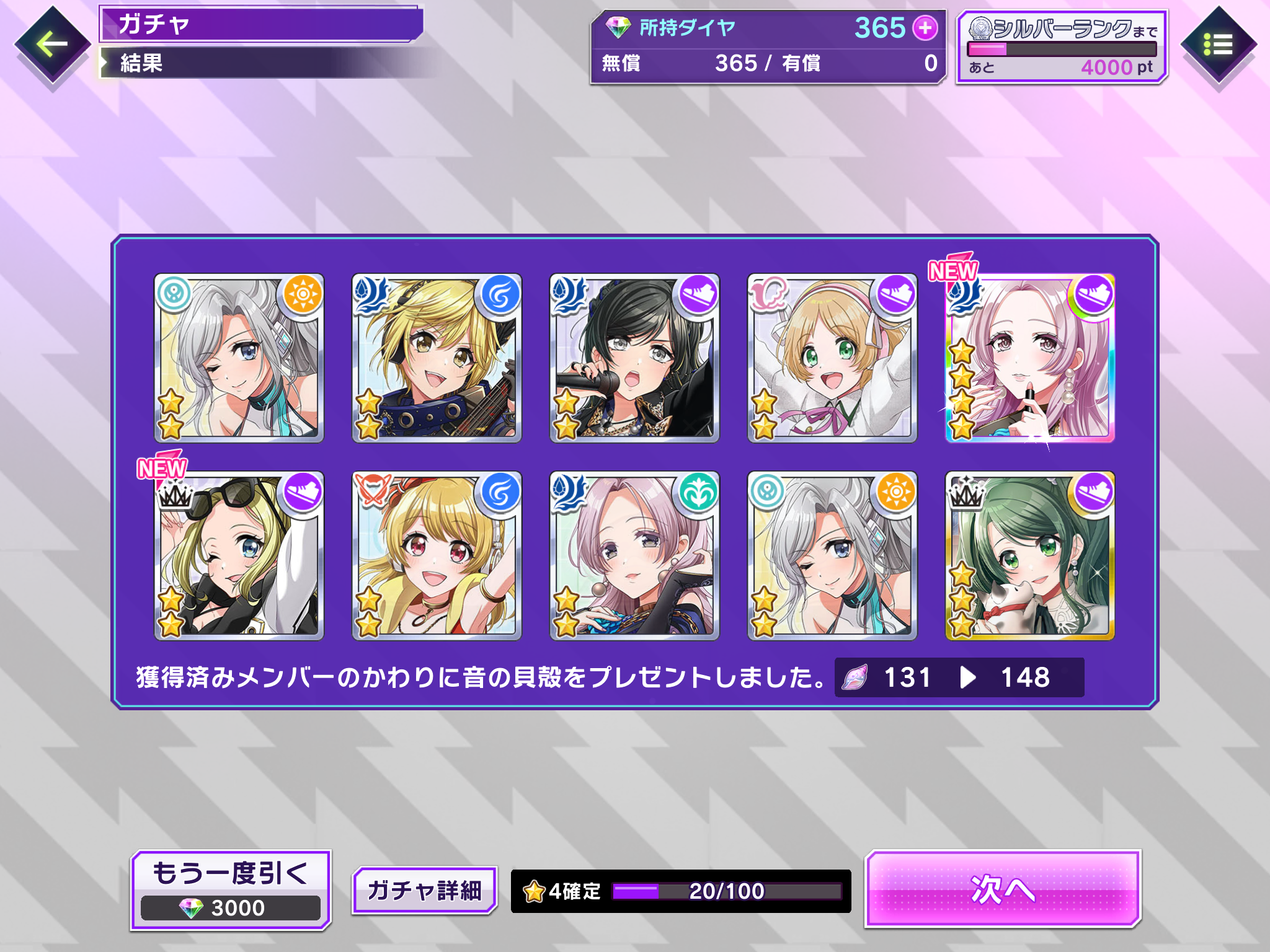Select the green-eyed girl with pink headband card
The height and width of the screenshot is (952, 1270).
832,358
